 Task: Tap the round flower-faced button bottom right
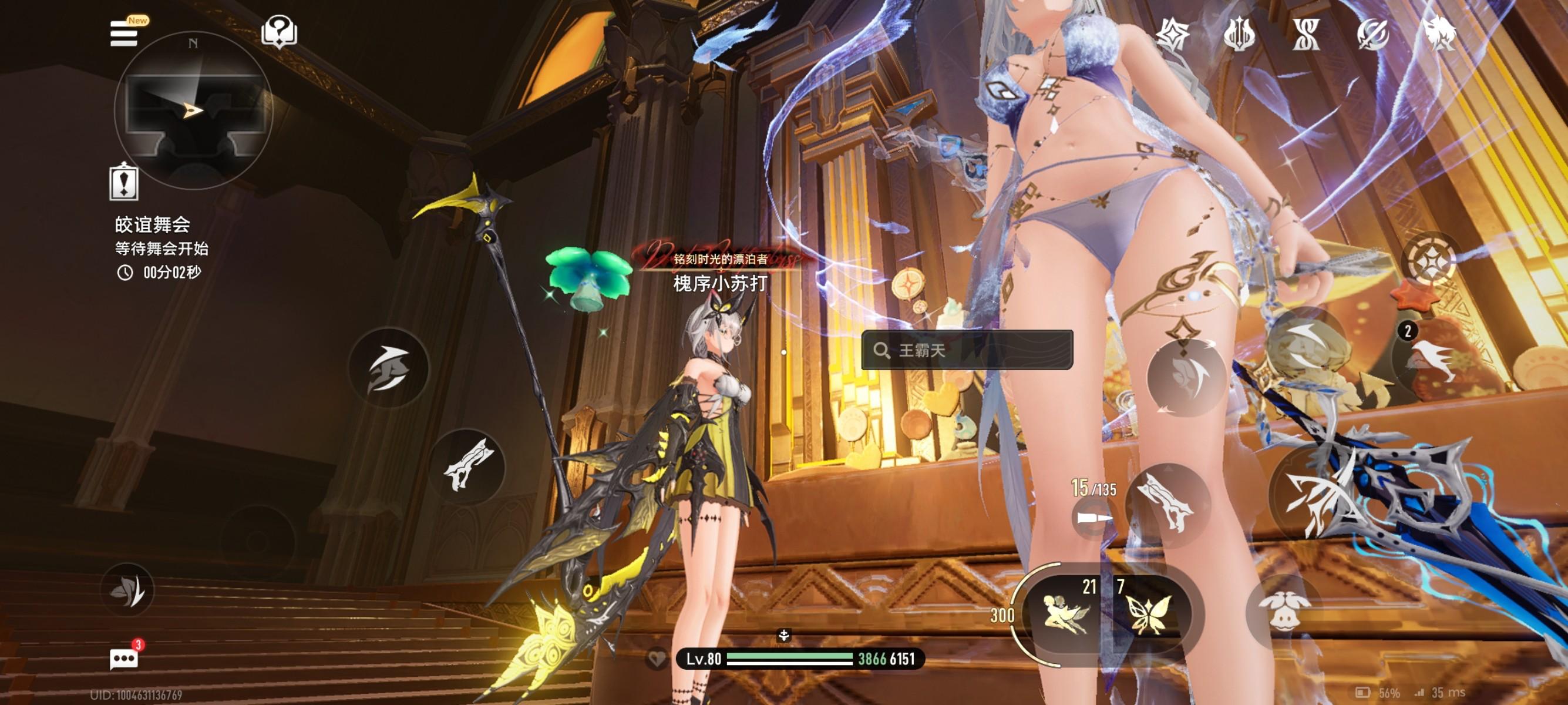pos(1283,609)
